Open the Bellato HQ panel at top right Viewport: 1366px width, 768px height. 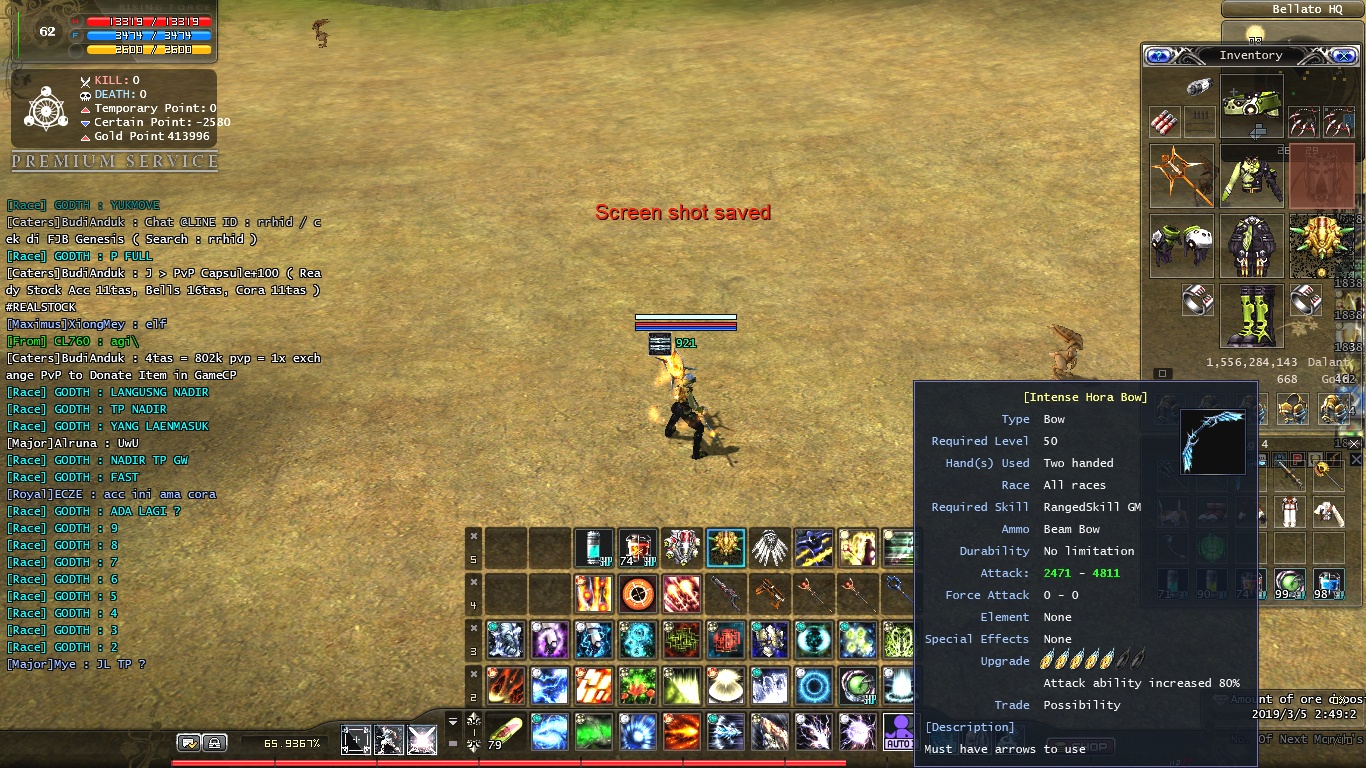[x=1290, y=9]
